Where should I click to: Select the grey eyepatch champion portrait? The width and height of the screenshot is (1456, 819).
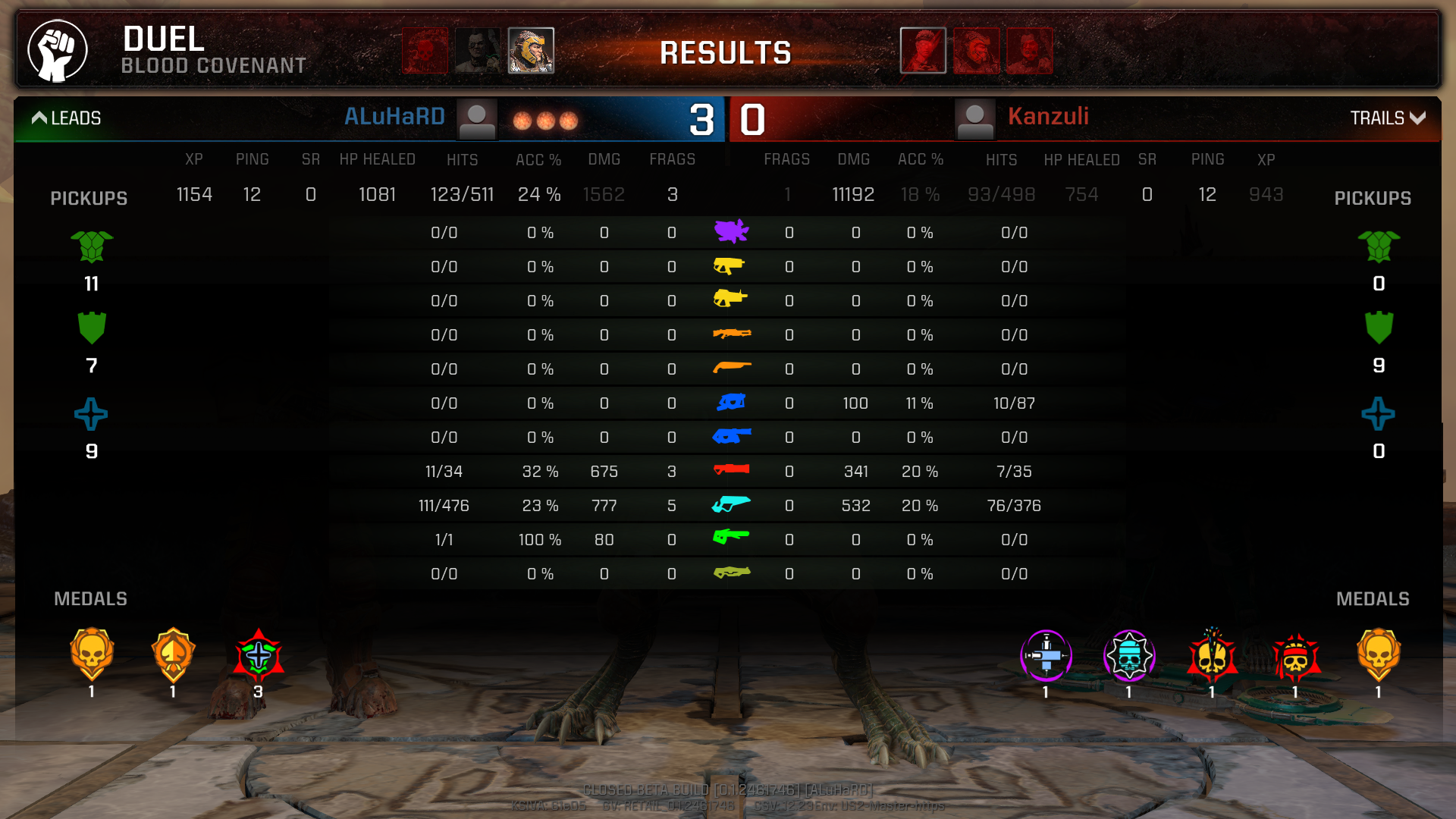478,51
